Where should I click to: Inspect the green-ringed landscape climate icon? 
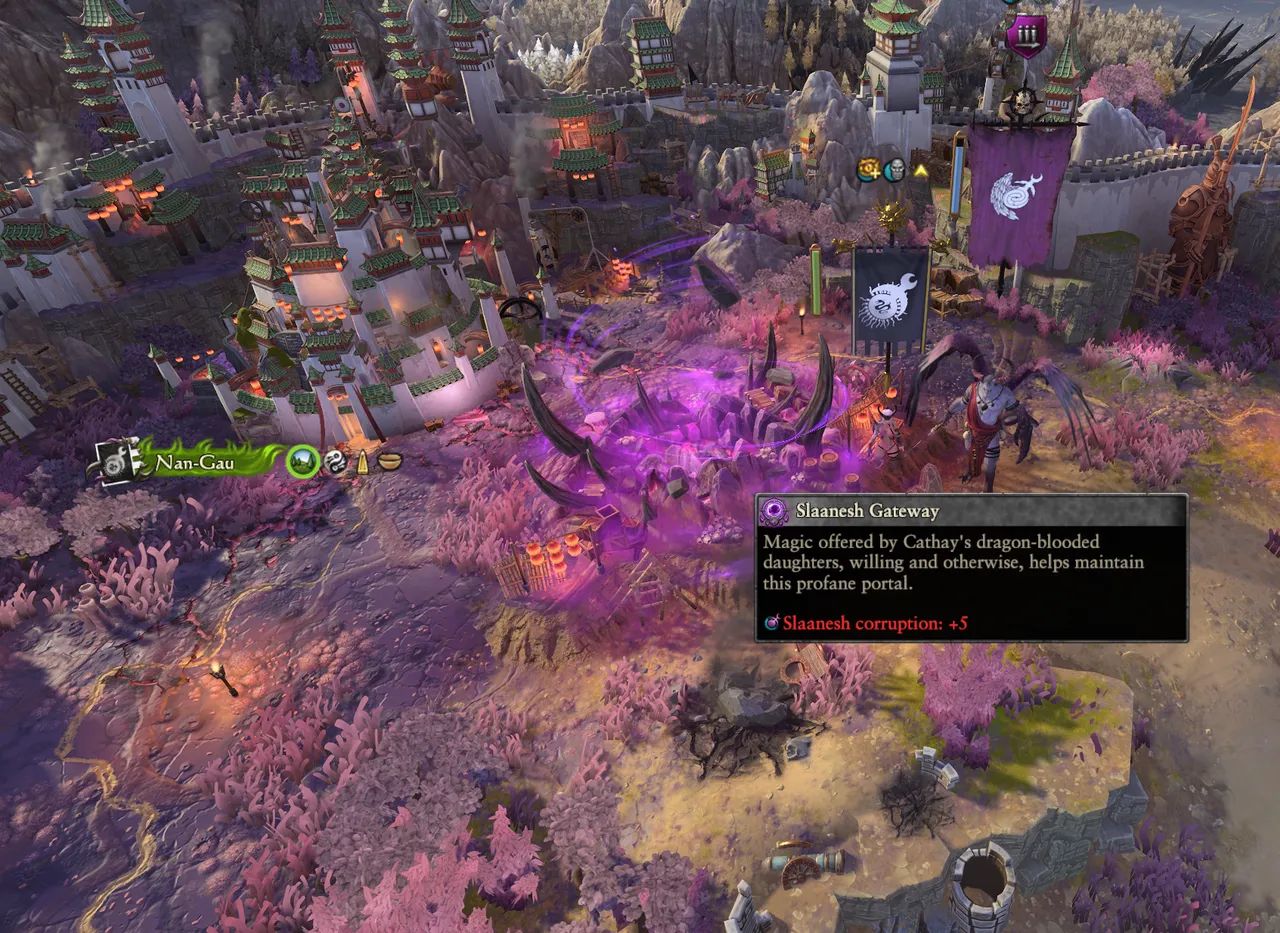click(x=302, y=462)
